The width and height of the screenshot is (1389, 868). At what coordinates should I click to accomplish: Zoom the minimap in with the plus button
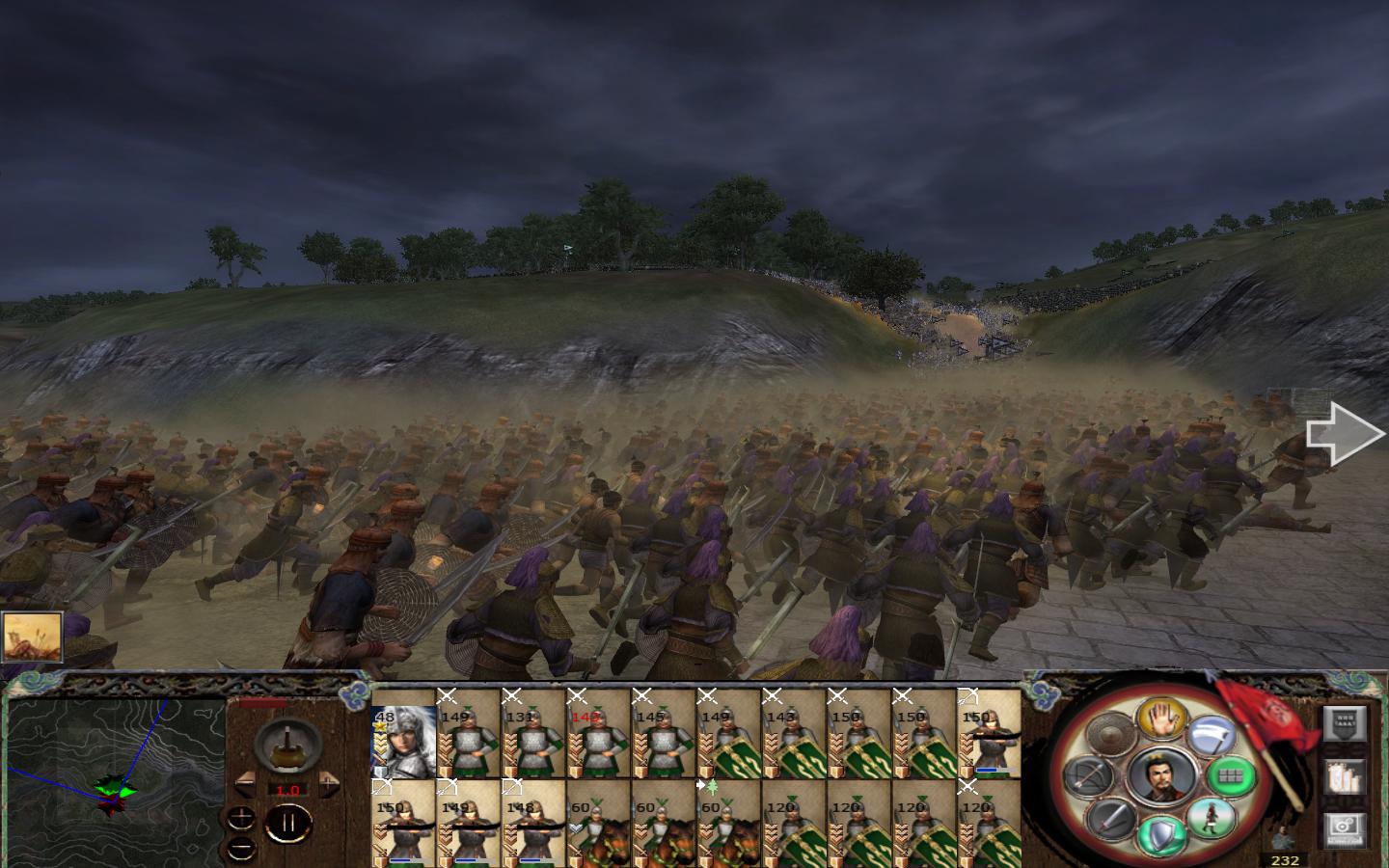click(240, 818)
